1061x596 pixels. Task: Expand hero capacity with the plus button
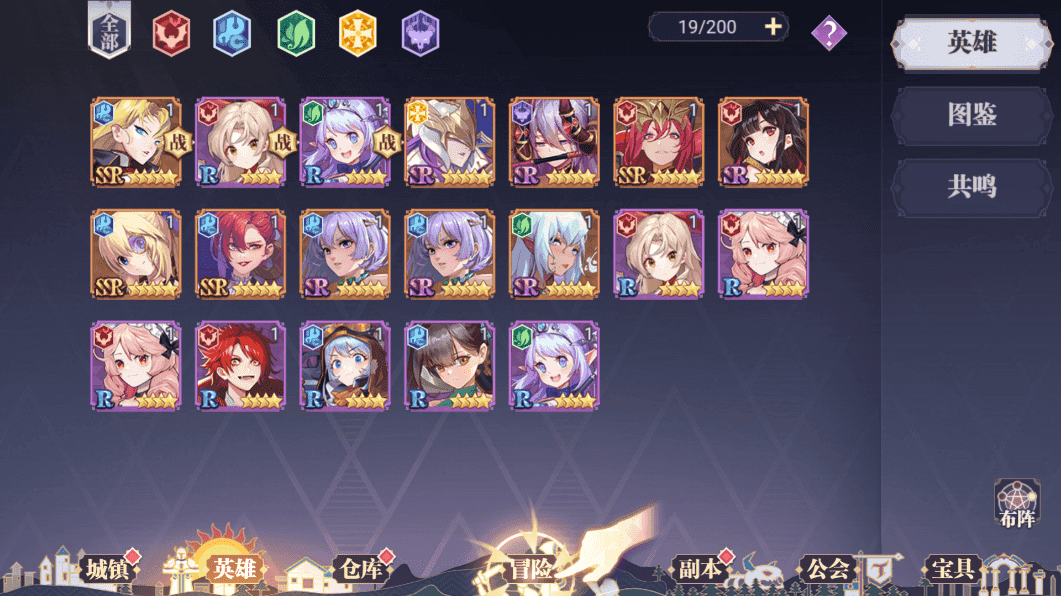pyautogui.click(x=773, y=27)
